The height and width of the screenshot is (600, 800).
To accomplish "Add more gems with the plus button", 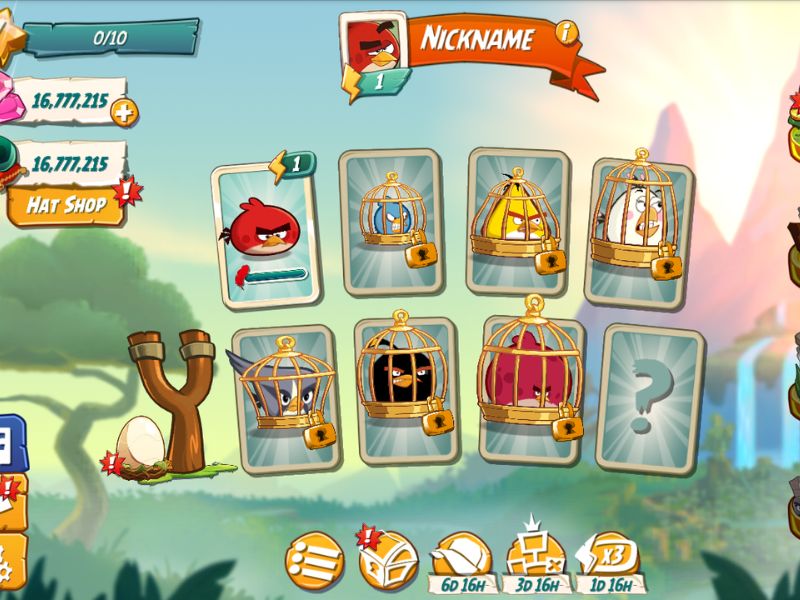I will coord(123,113).
